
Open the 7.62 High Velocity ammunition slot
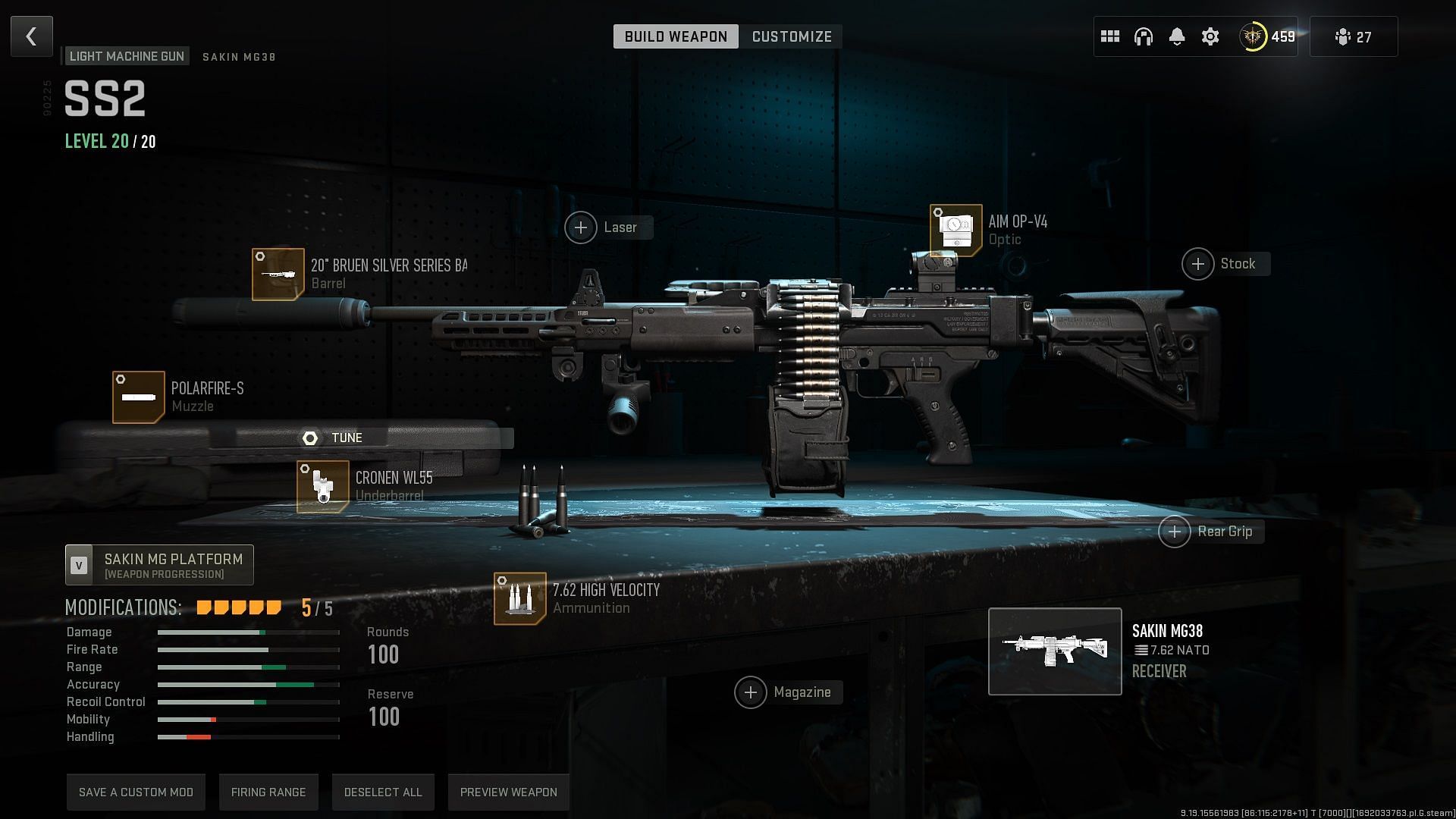point(520,598)
